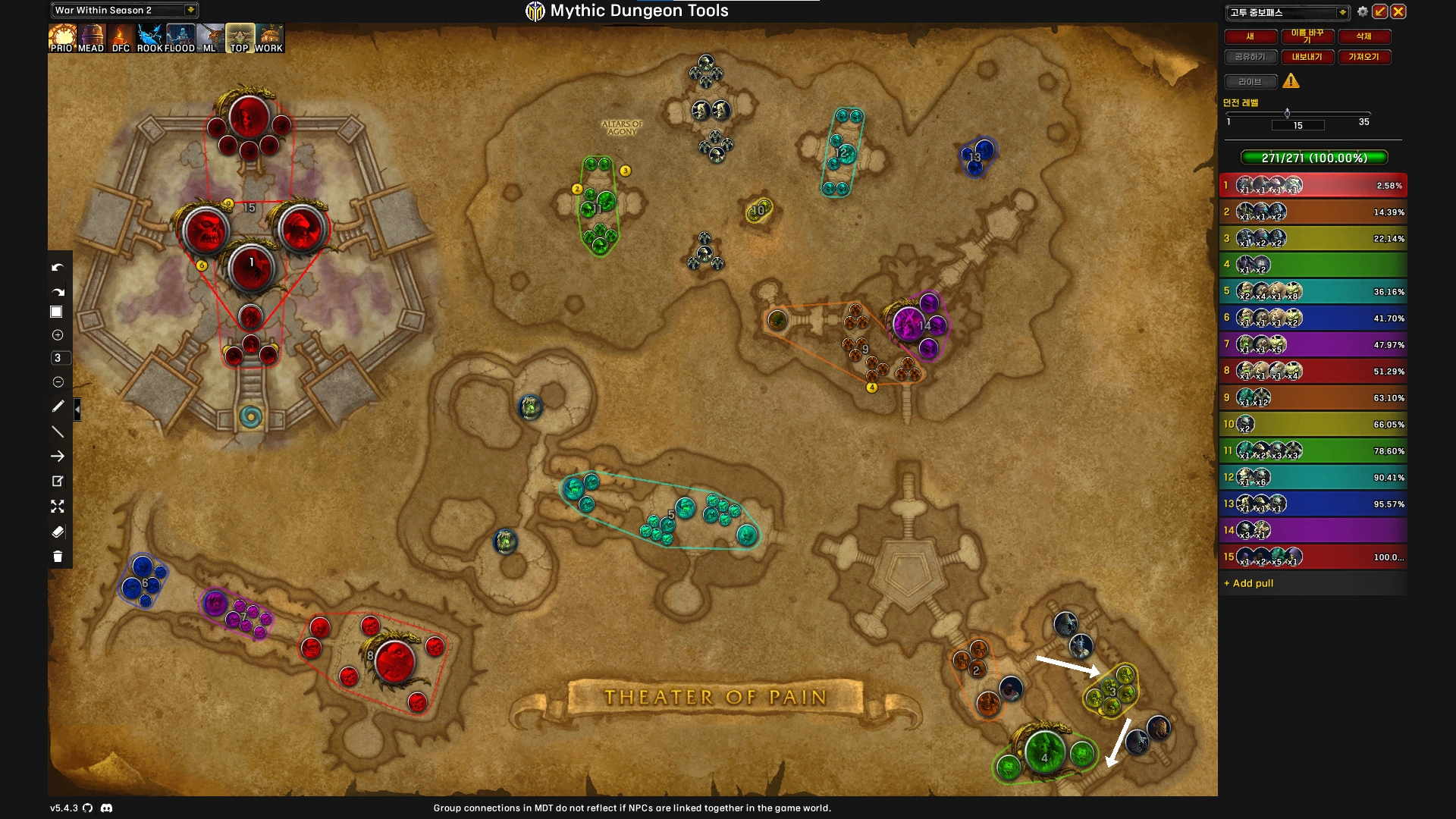Select the eraser tool
The image size is (1456, 819).
click(x=58, y=532)
